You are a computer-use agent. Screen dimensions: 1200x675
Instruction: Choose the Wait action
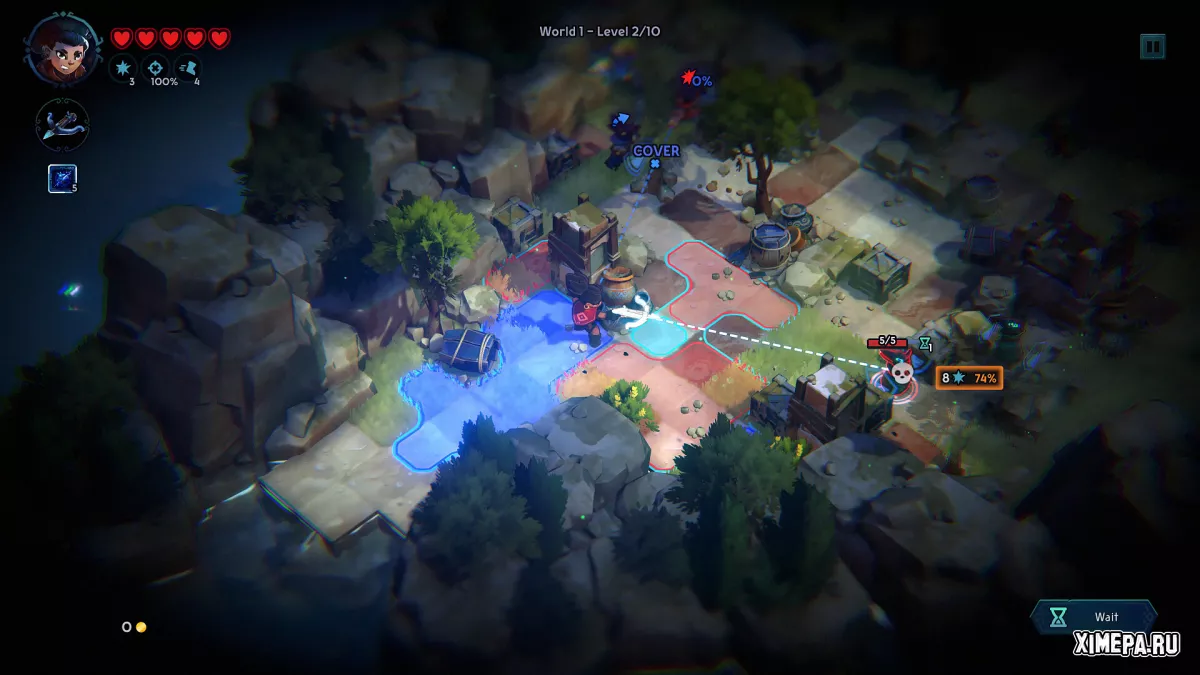pyautogui.click(x=1093, y=617)
